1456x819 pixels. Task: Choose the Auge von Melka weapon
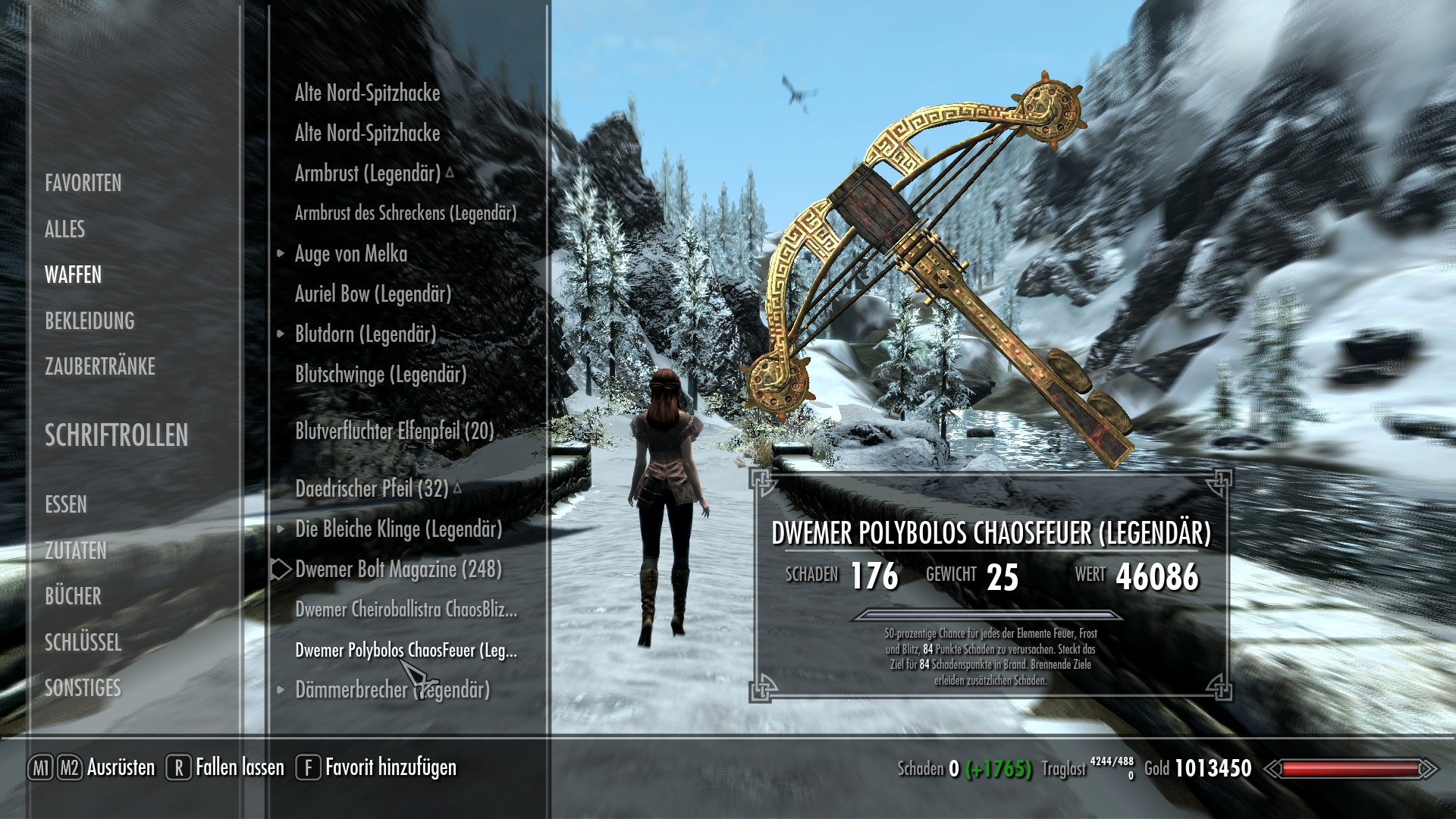click(350, 253)
